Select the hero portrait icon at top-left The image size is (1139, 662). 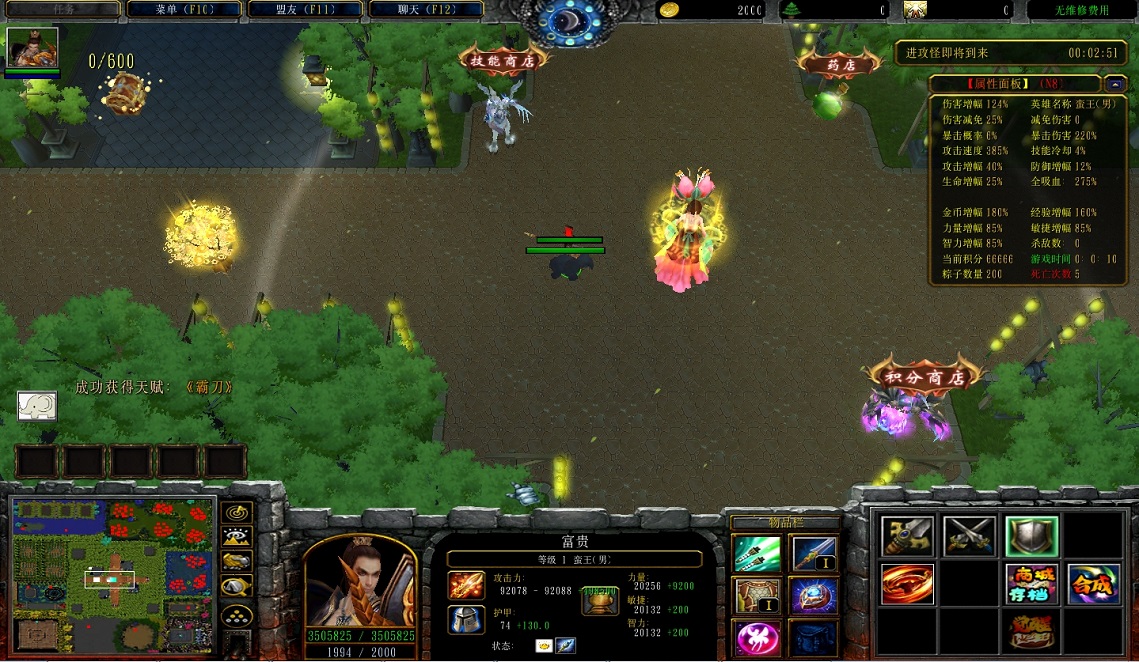click(x=33, y=47)
